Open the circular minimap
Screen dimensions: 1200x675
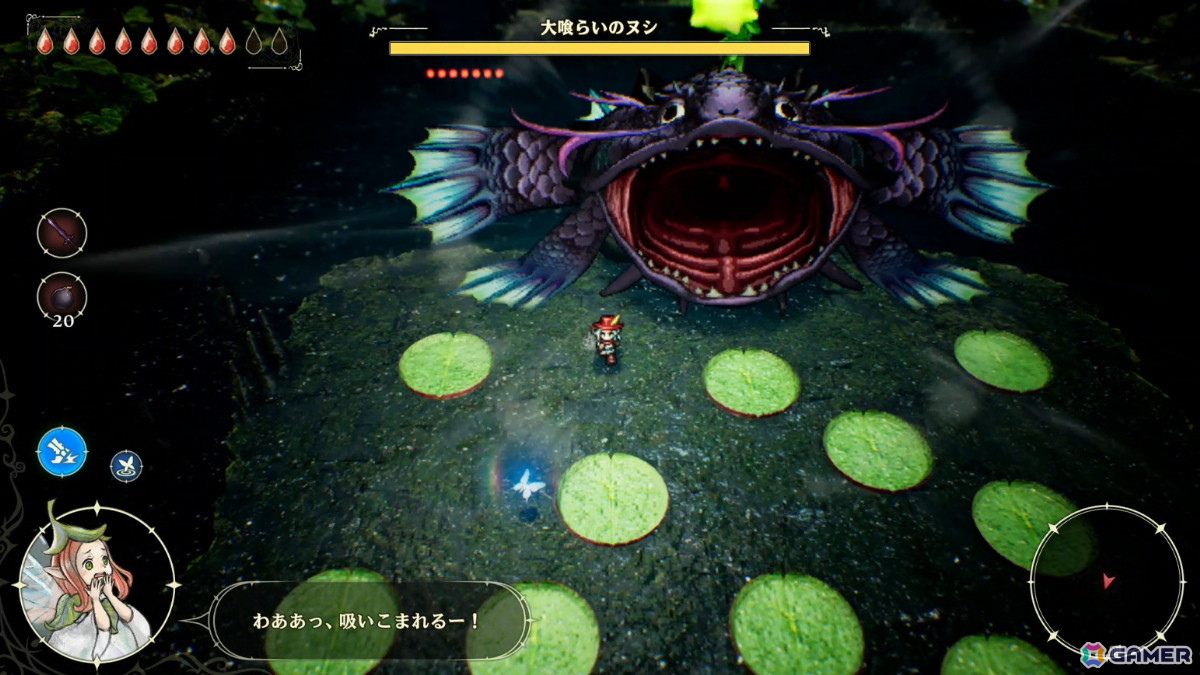coord(1106,580)
